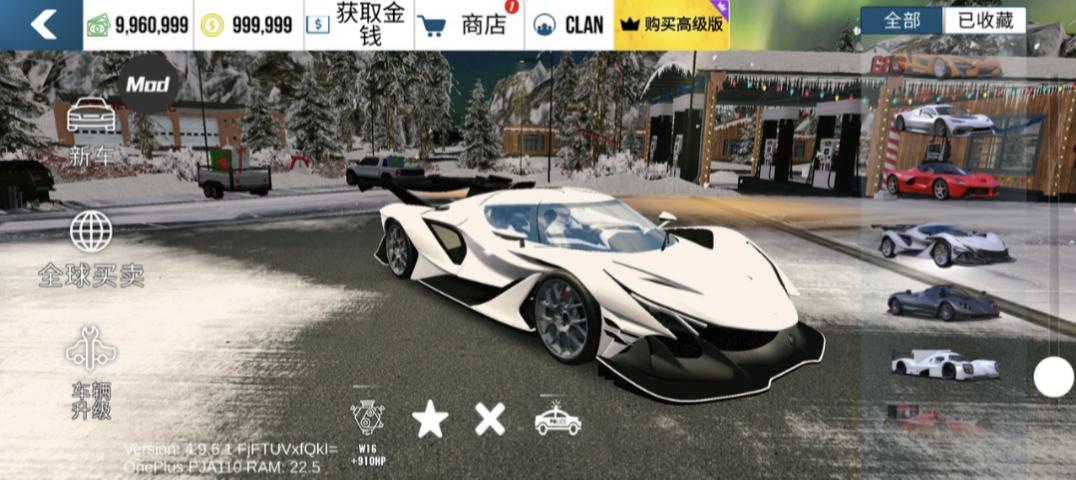1076x480 pixels.
Task: Pick the white Le Mans race car thumbnail
Action: click(944, 364)
